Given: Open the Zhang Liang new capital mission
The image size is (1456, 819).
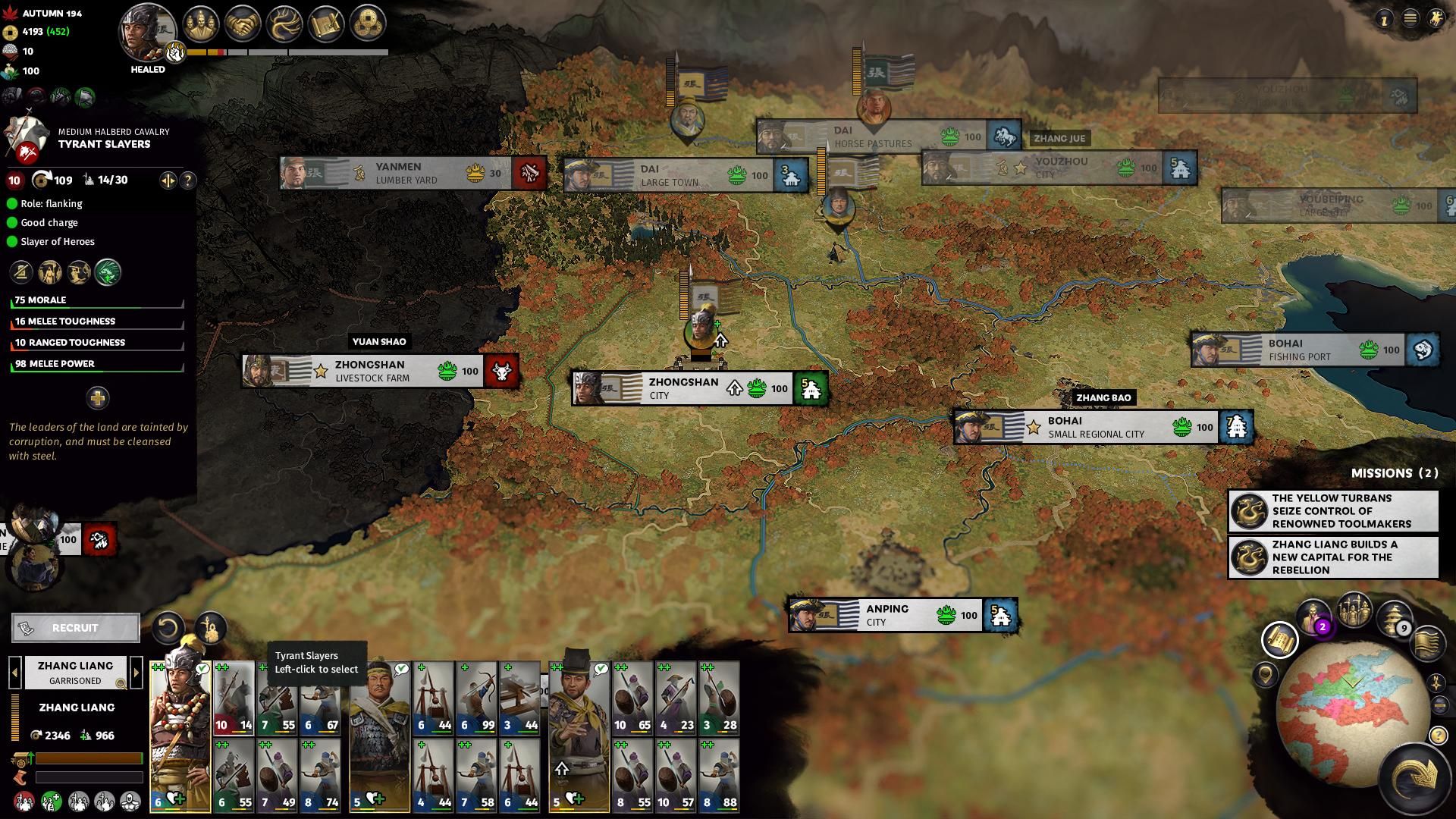Looking at the screenshot, I should click(x=1333, y=557).
